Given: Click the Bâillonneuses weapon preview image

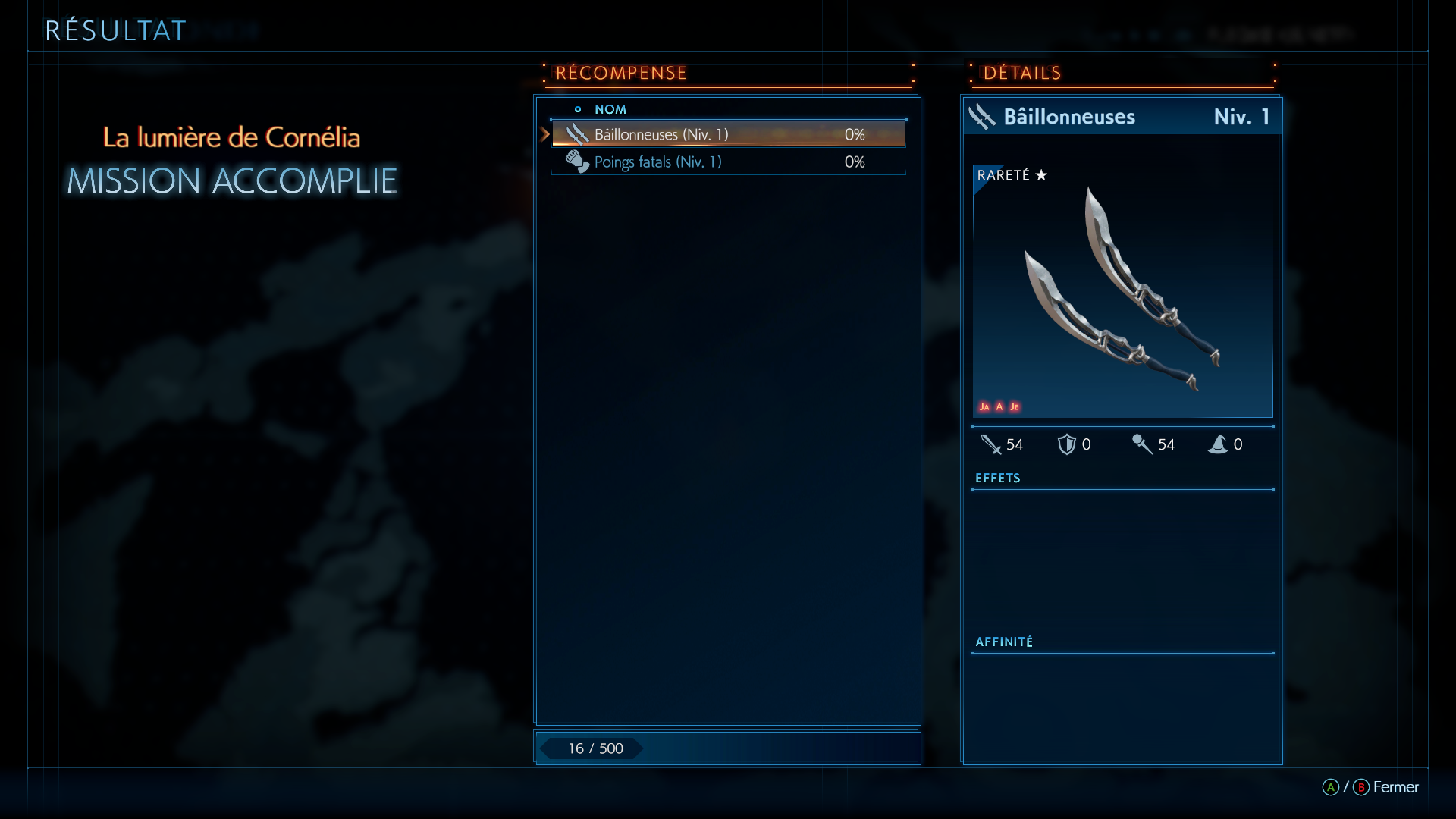Looking at the screenshot, I should click(1122, 291).
